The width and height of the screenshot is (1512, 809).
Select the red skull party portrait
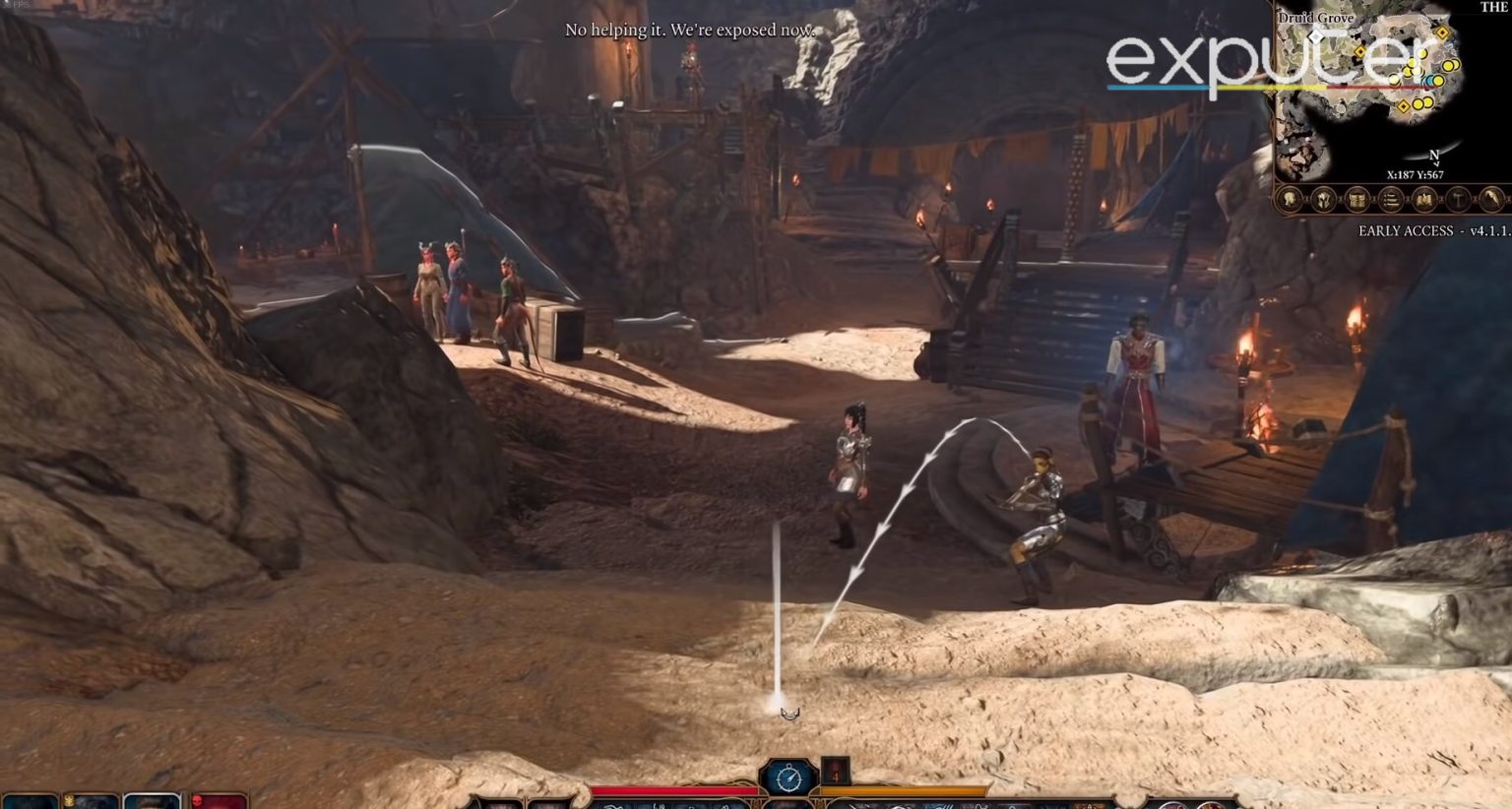pos(219,801)
